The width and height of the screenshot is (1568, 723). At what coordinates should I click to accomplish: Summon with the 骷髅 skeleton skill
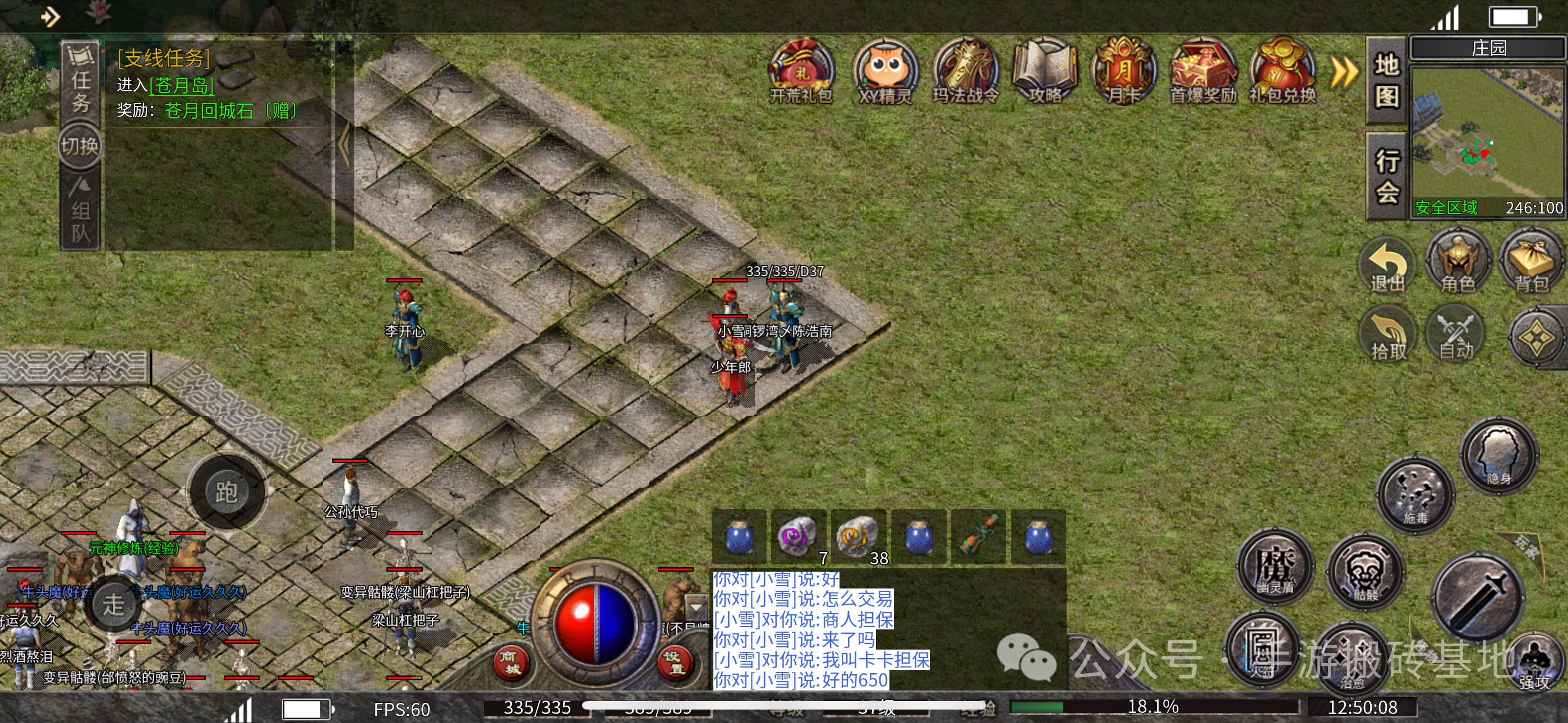[x=1366, y=572]
